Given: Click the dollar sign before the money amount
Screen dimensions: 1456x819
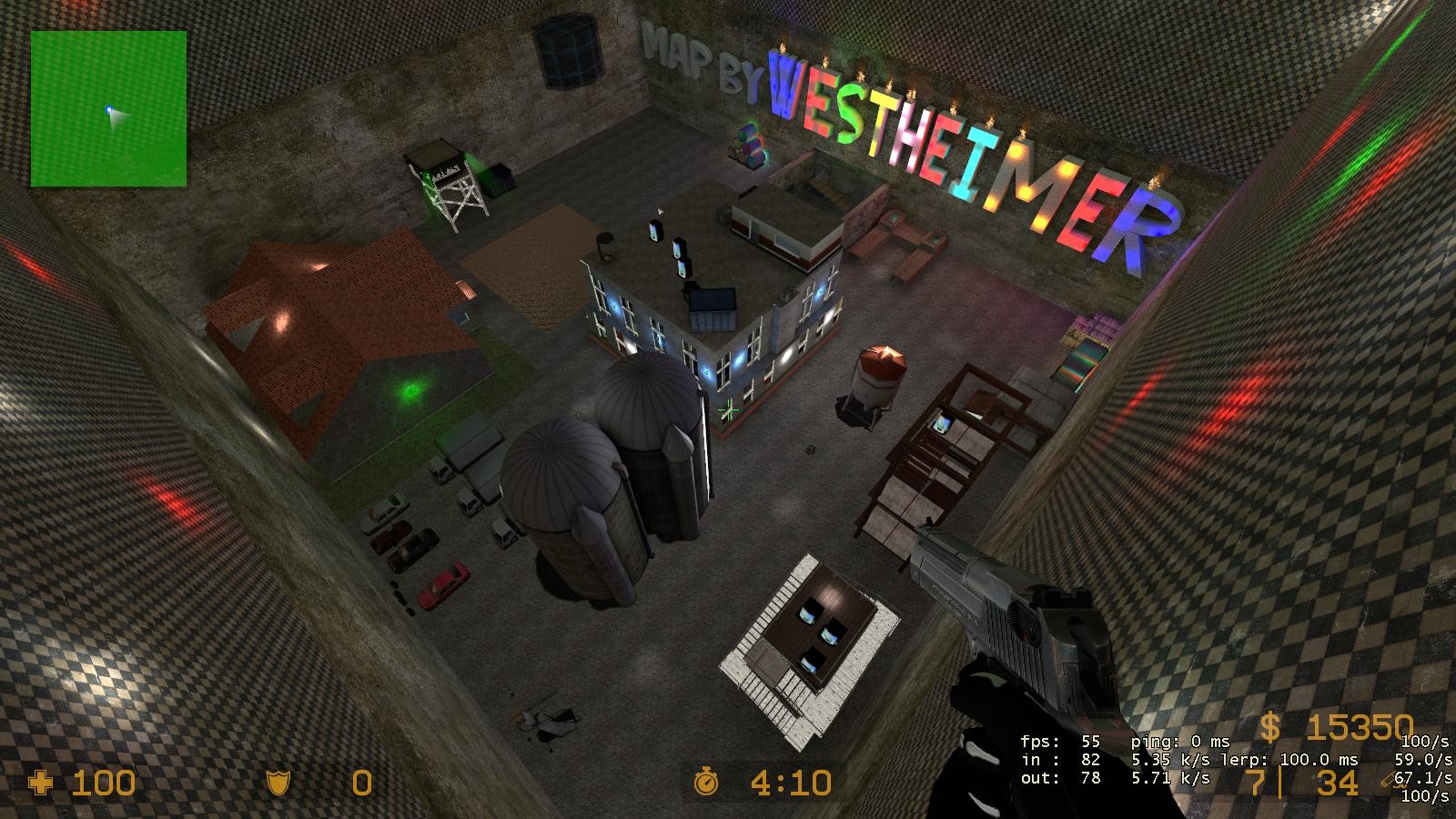Looking at the screenshot, I should (1271, 728).
